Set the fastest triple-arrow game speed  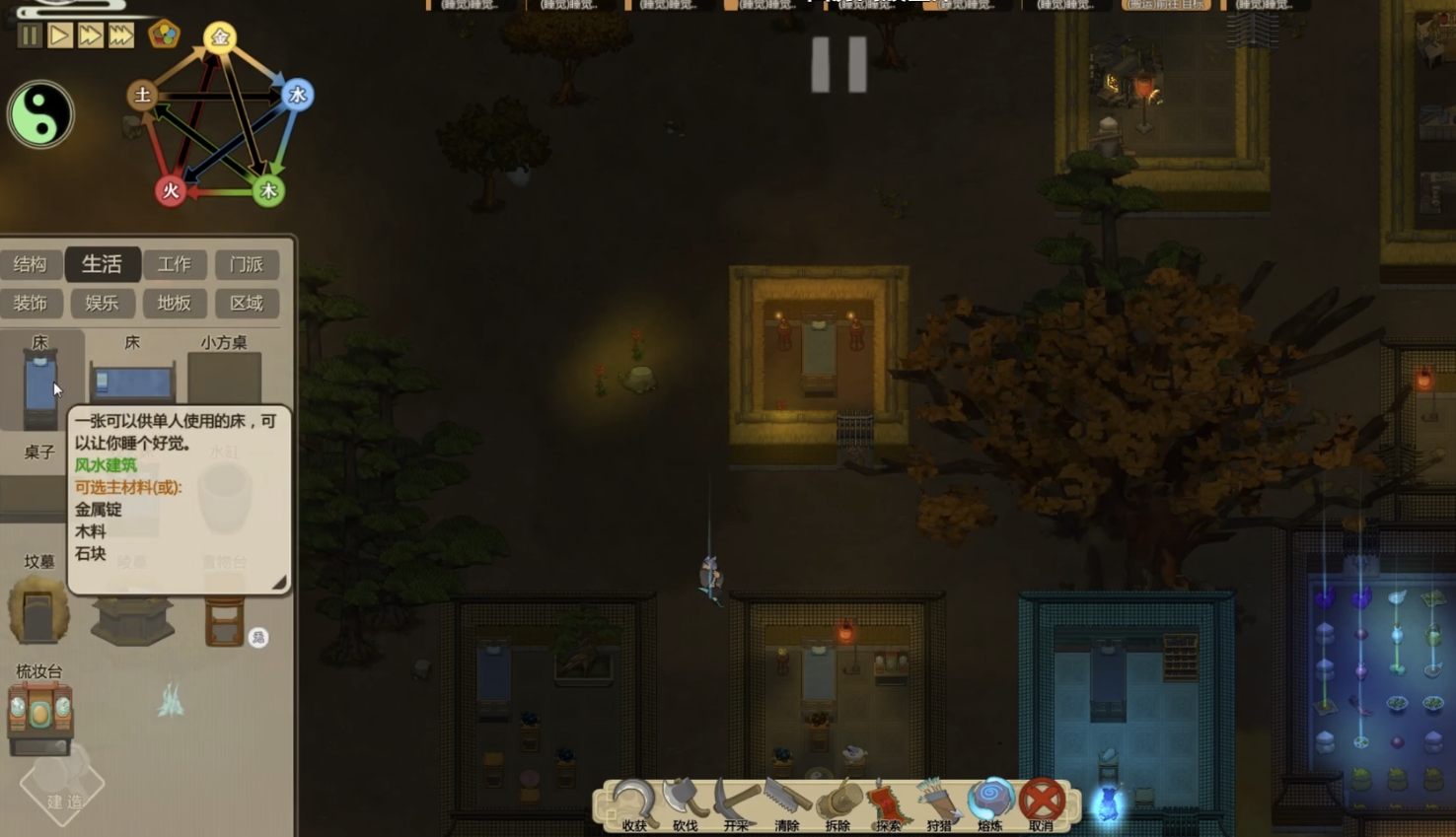[120, 36]
